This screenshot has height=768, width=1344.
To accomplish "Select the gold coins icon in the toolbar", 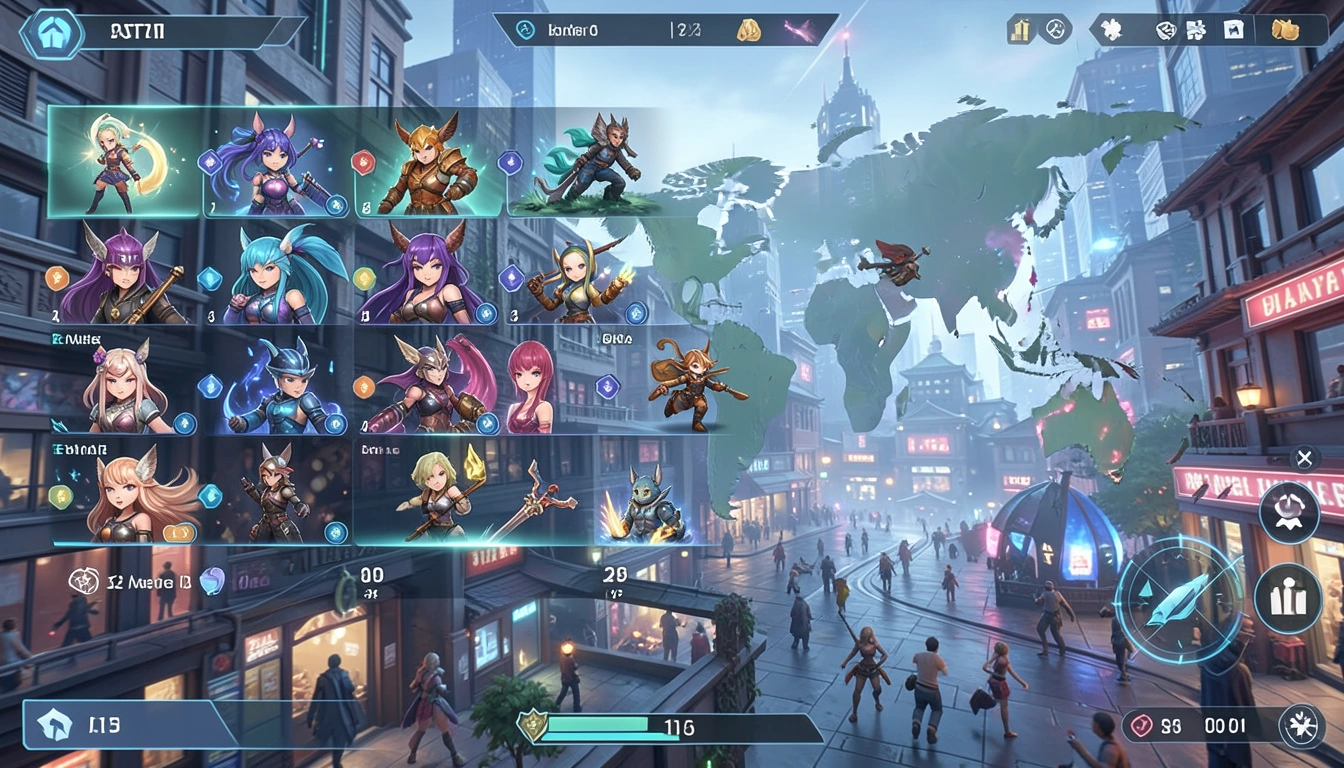I will click(1285, 30).
